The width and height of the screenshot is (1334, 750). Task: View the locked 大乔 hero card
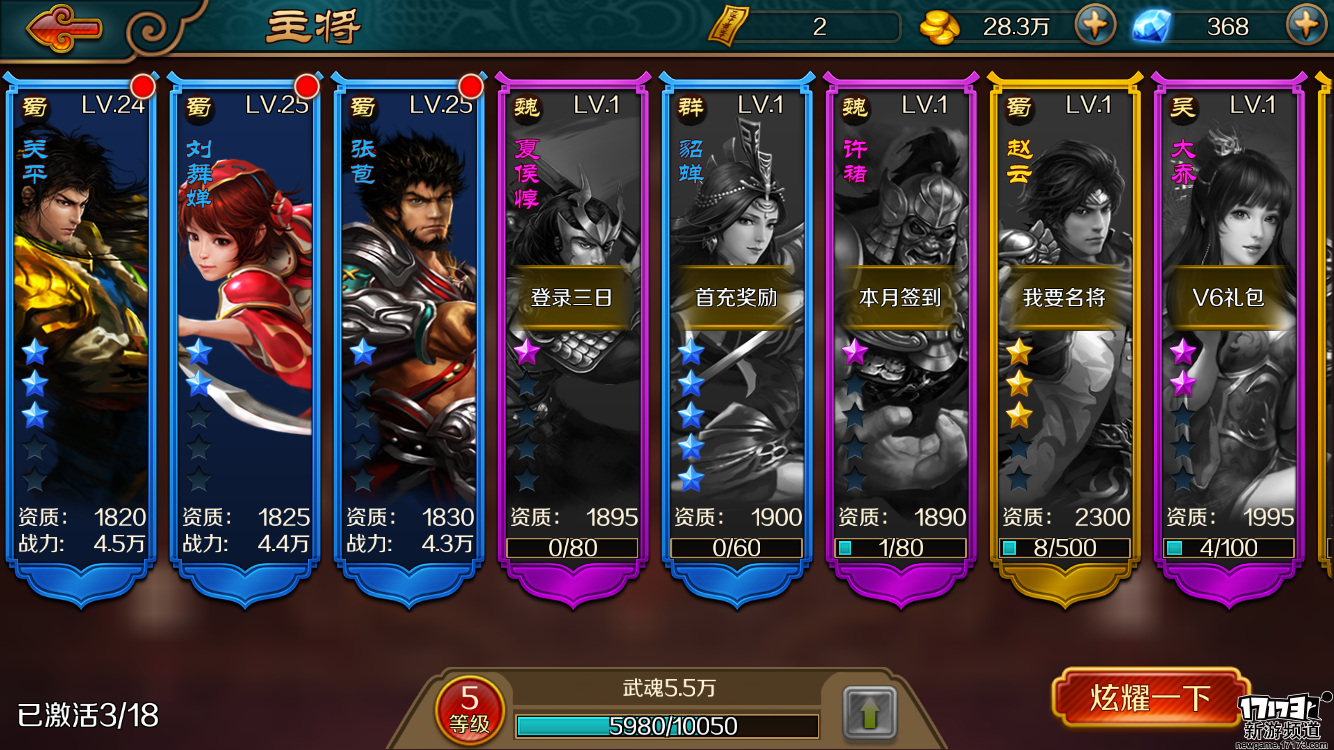[1228, 330]
